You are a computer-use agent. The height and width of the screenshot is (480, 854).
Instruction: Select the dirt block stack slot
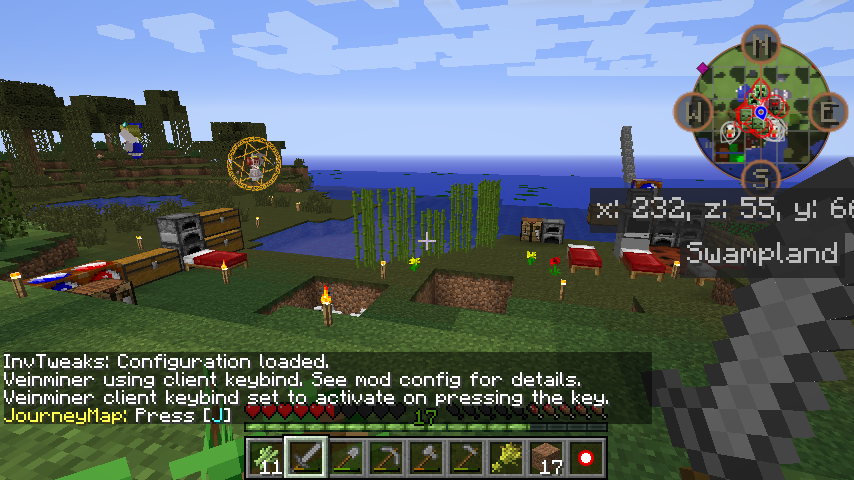(545, 458)
